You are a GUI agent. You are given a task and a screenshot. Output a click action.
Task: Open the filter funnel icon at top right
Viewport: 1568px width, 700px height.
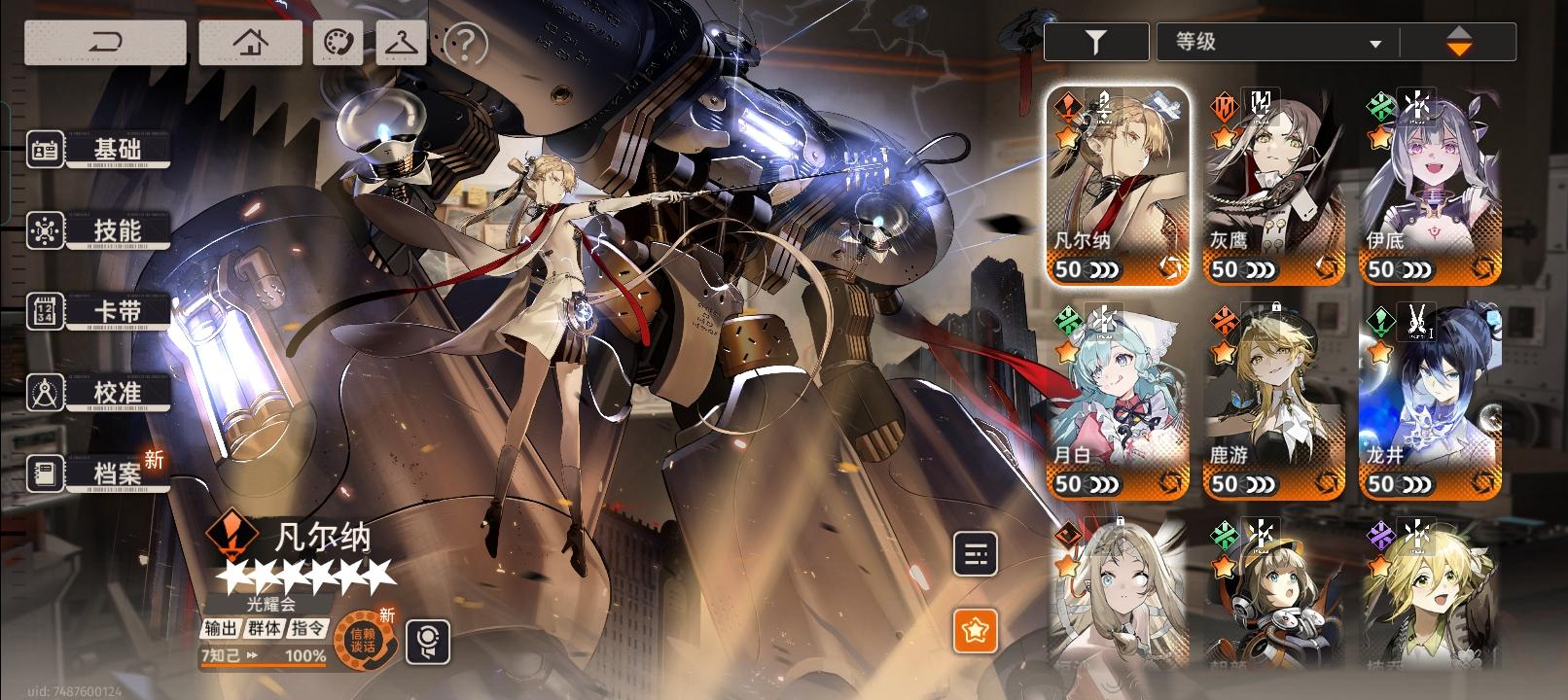1095,42
